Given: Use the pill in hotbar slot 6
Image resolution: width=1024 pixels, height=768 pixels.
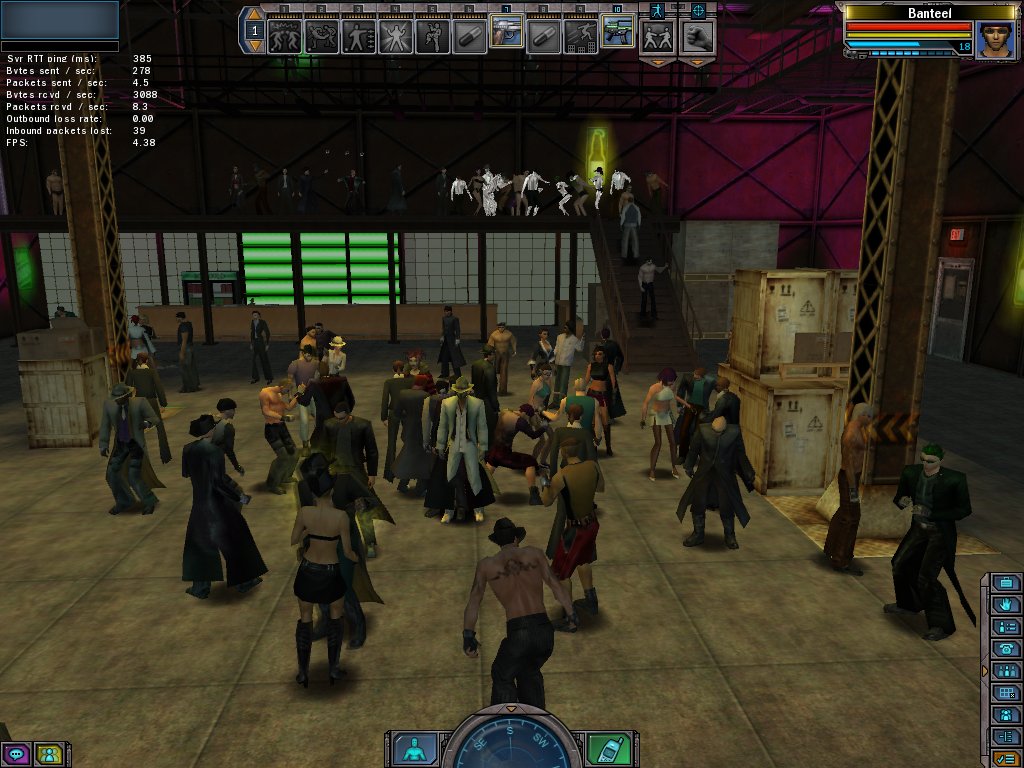Looking at the screenshot, I should click(x=468, y=36).
